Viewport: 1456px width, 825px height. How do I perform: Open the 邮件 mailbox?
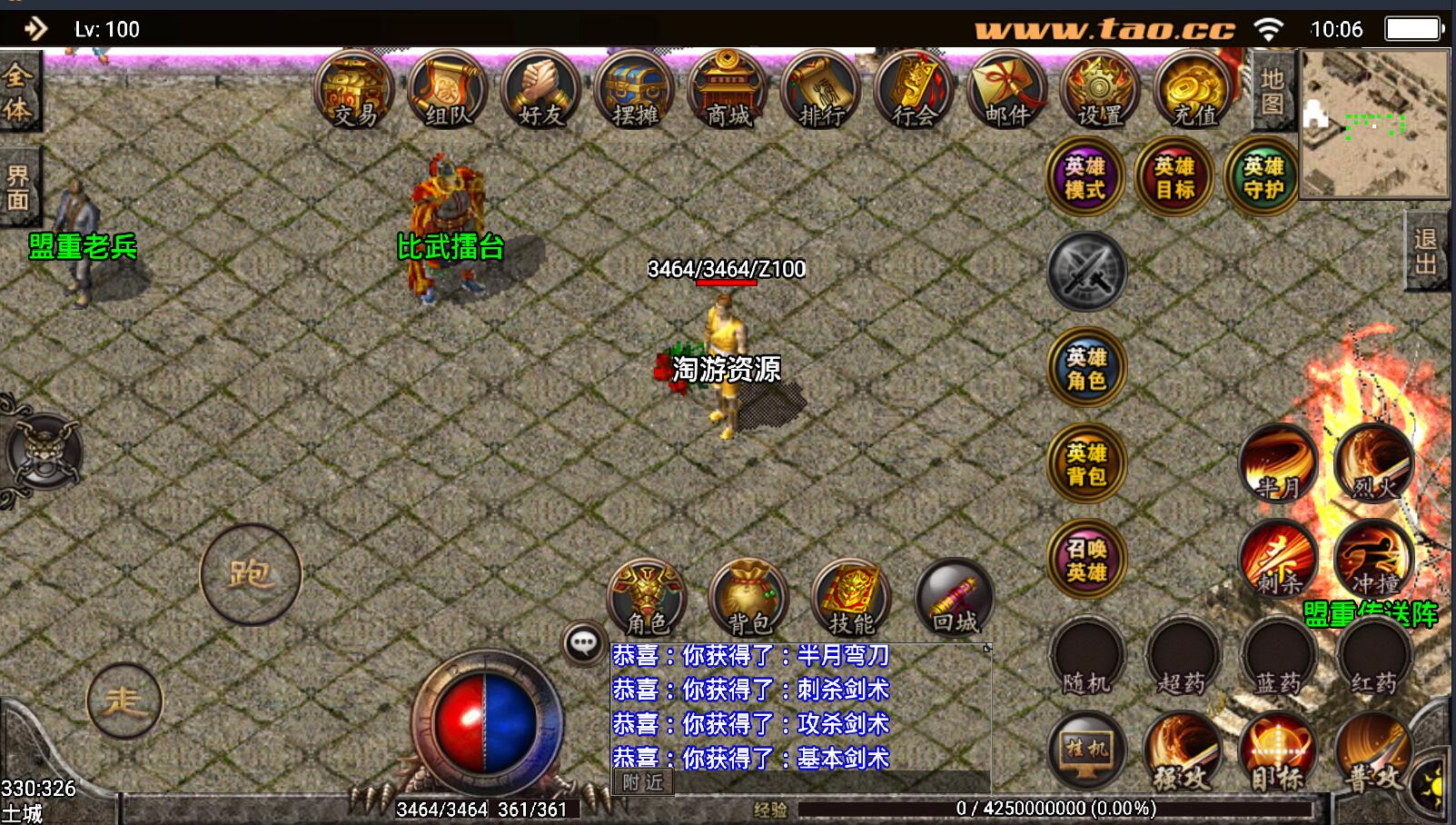click(1005, 91)
